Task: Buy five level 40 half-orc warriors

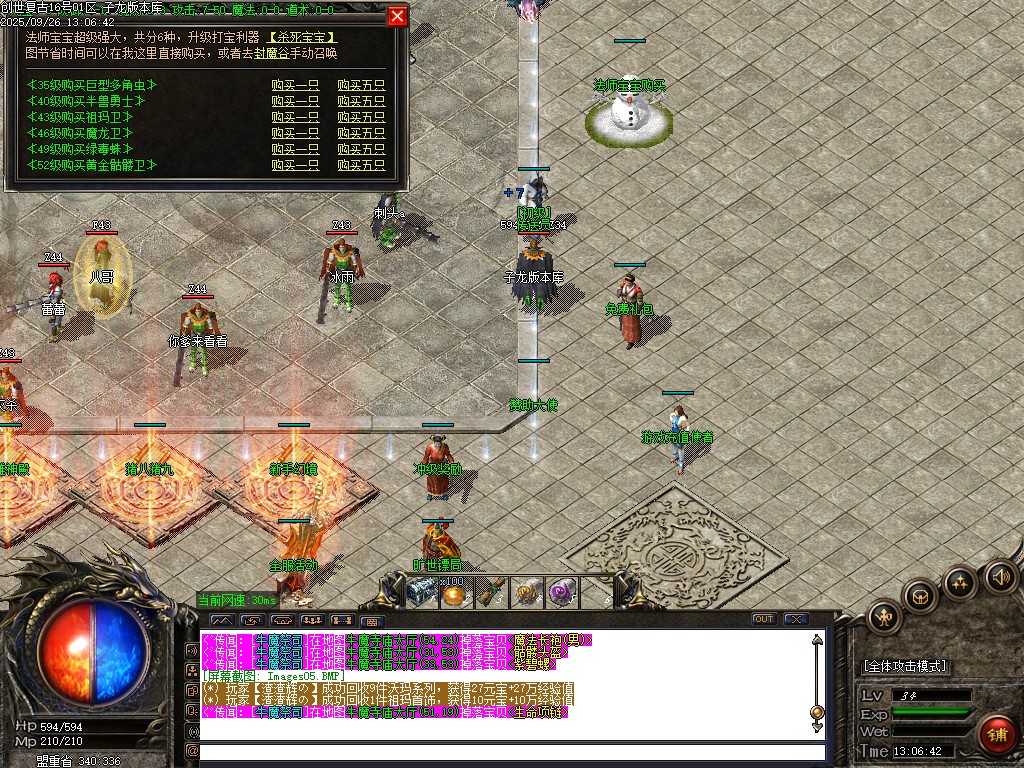Action: click(361, 101)
